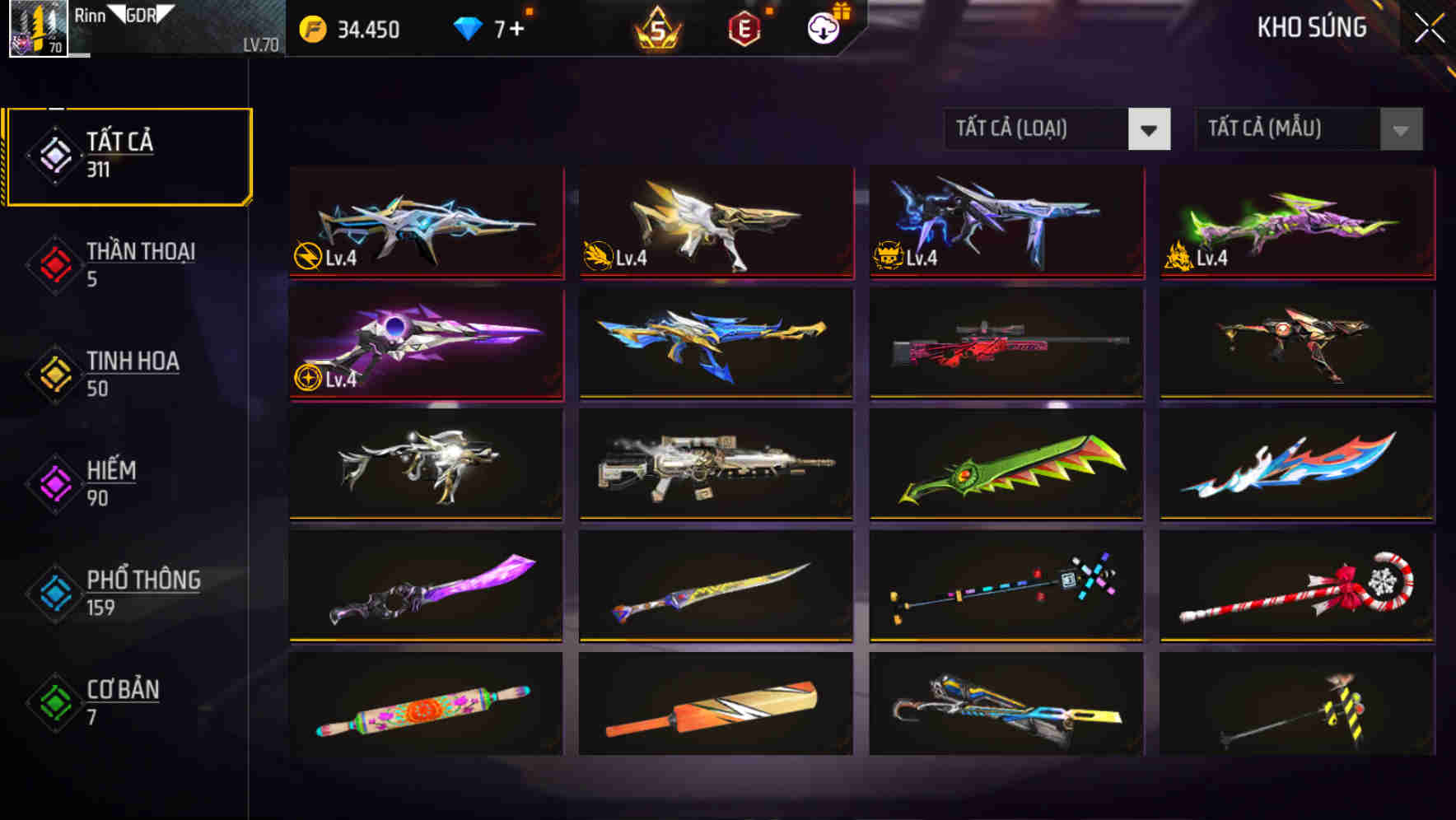Select the THẦN THOẠI rarity filter icon
The height and width of the screenshot is (820, 1456).
pos(54,263)
